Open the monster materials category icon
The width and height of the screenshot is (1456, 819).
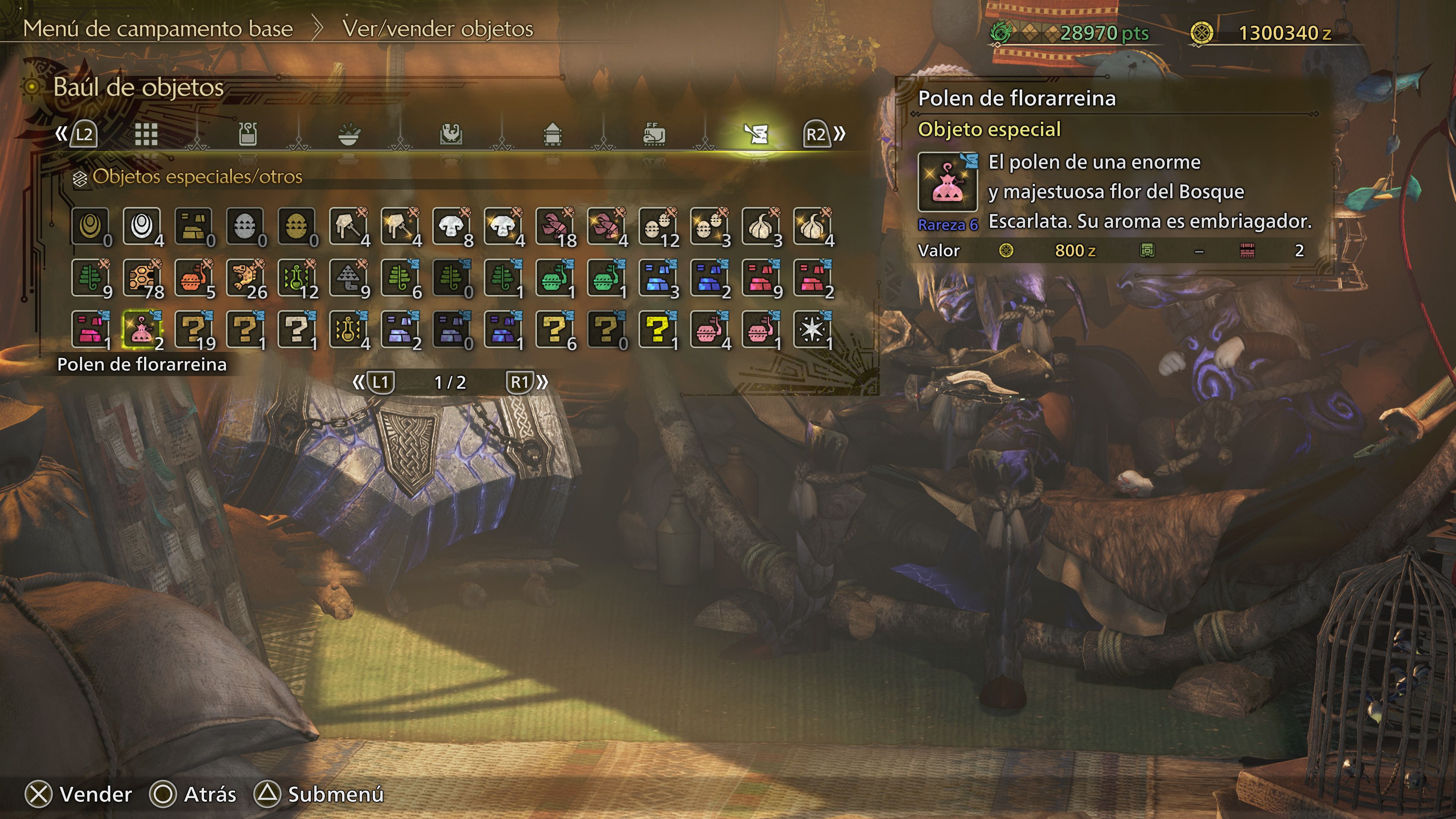coord(452,134)
